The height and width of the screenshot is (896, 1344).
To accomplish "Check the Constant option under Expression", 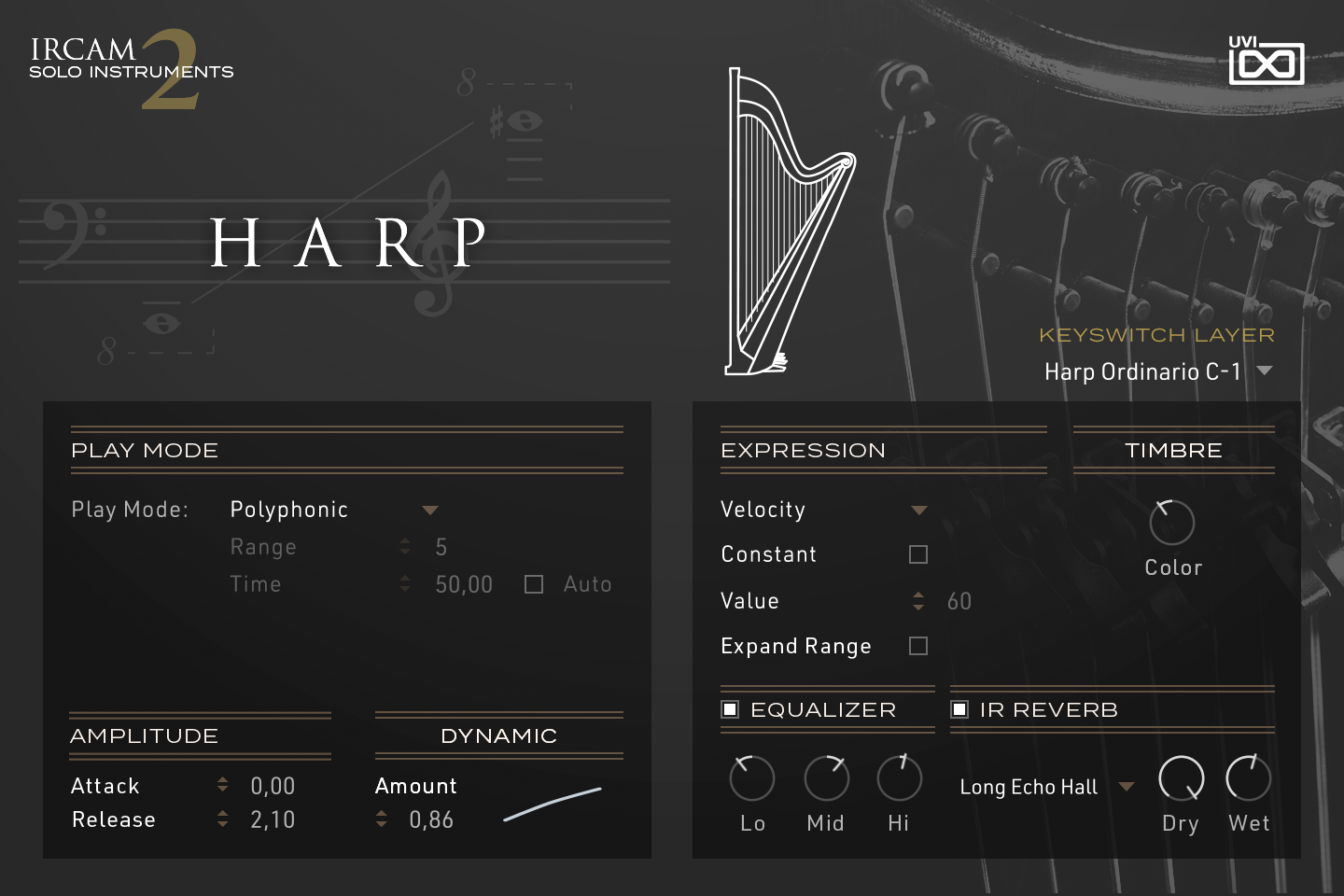I will tap(918, 553).
